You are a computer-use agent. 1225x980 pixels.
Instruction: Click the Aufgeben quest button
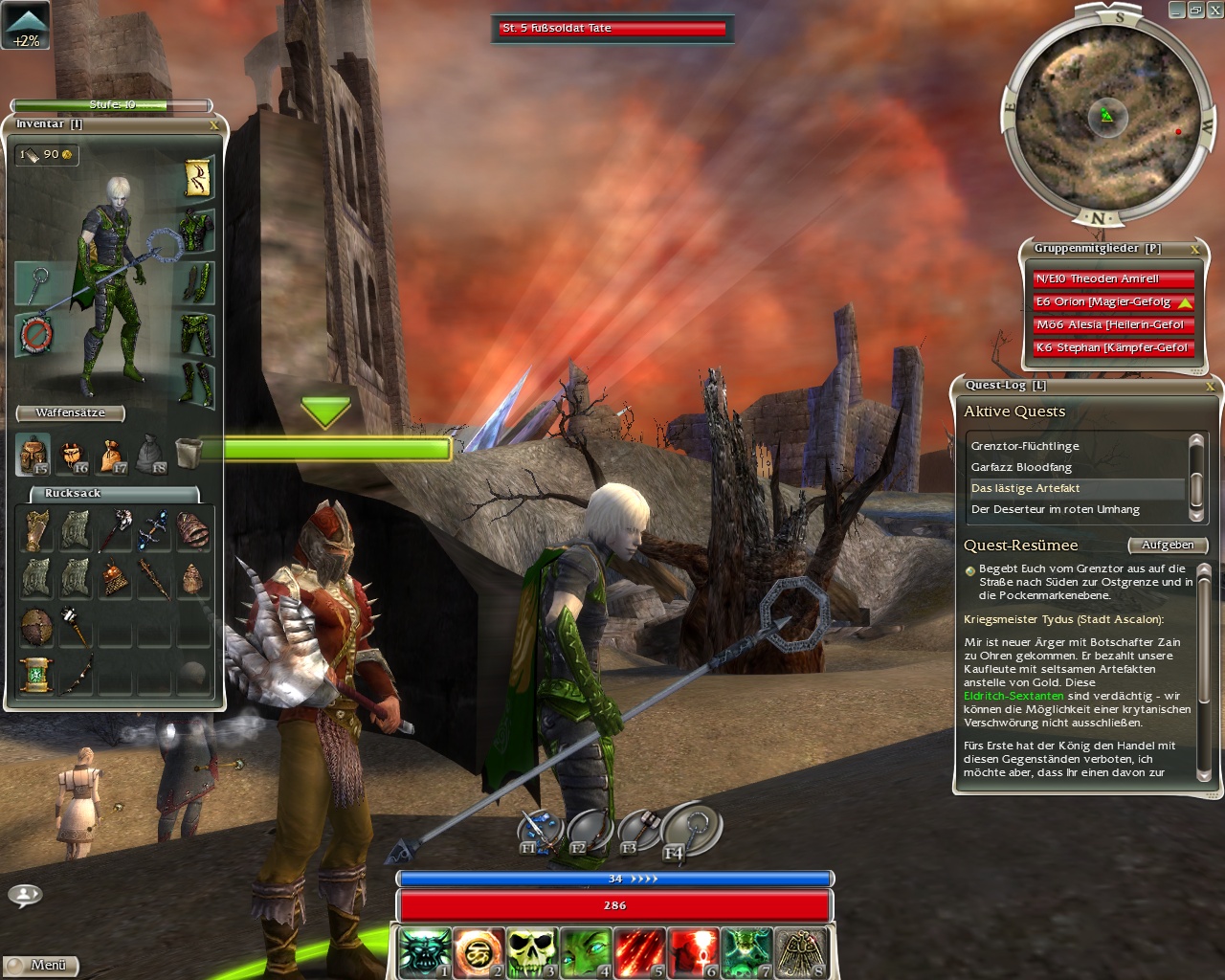coord(1168,546)
